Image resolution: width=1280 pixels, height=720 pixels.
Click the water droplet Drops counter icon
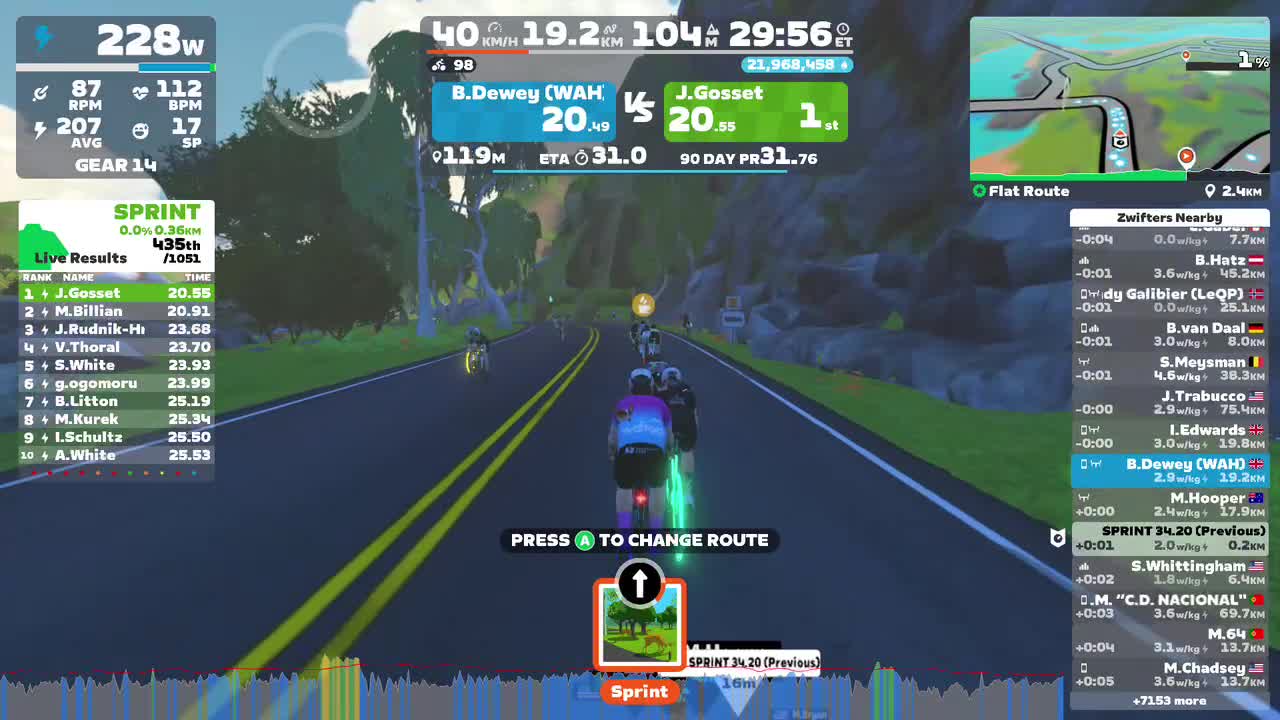pyautogui.click(x=845, y=64)
